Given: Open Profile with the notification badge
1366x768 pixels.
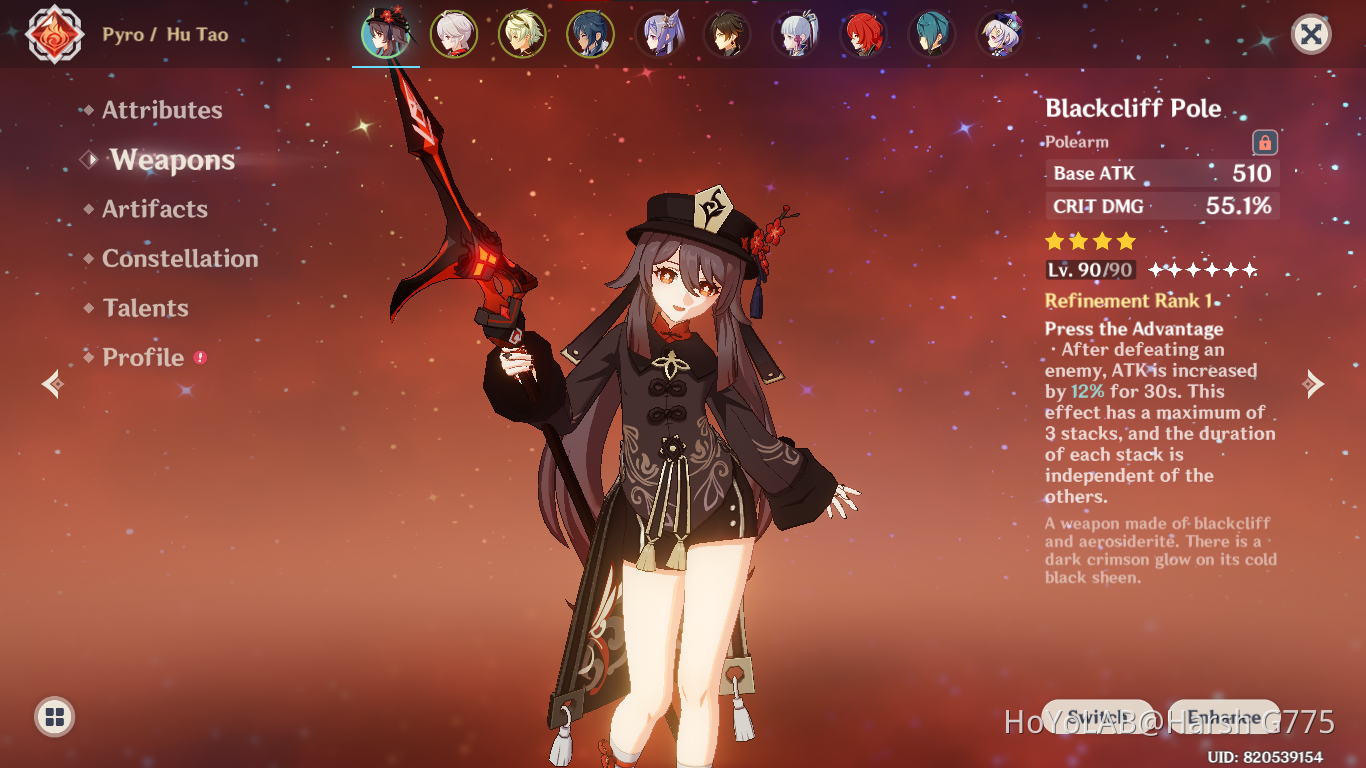Looking at the screenshot, I should tap(143, 357).
